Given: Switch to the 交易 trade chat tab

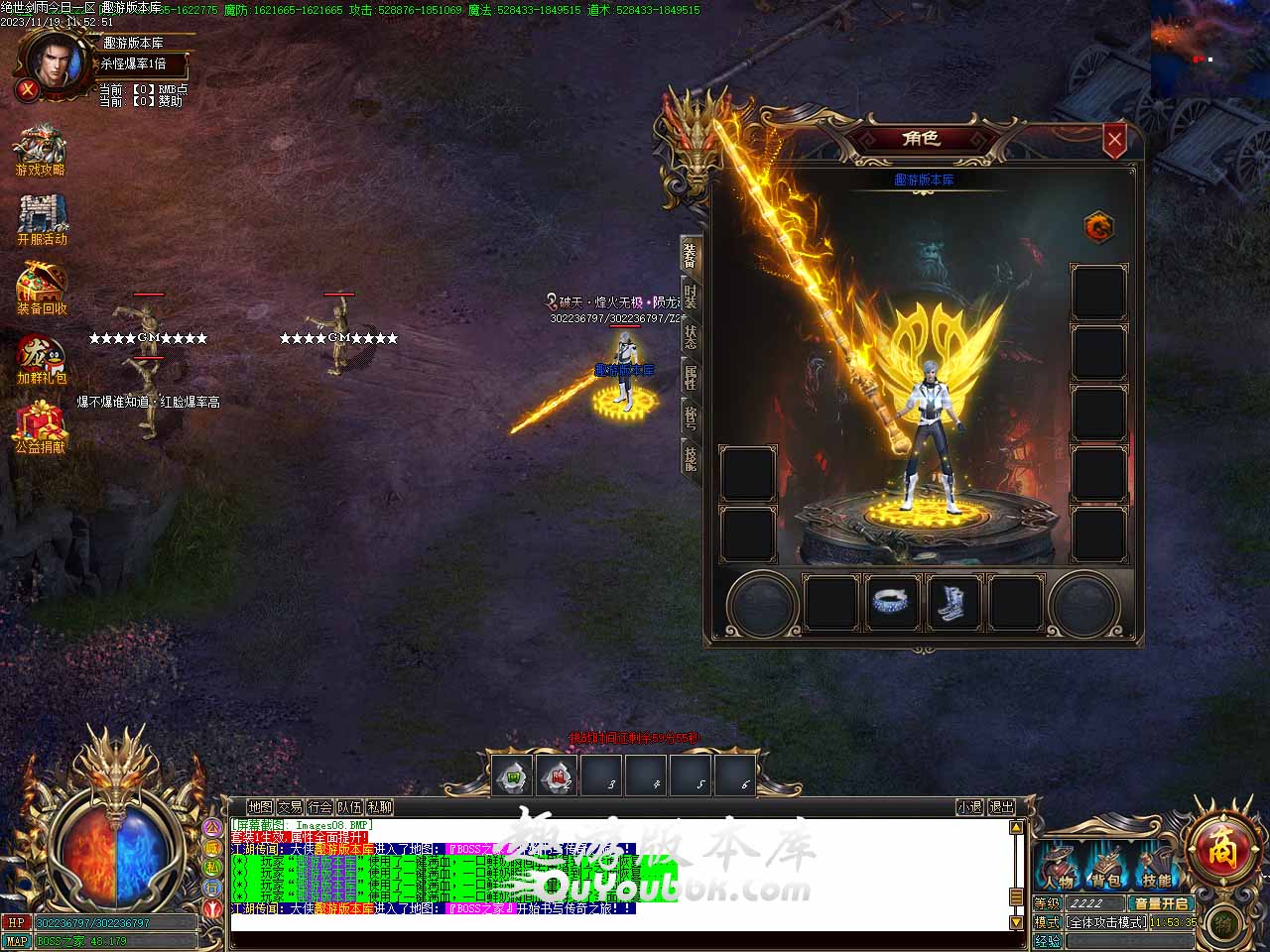Looking at the screenshot, I should (290, 807).
